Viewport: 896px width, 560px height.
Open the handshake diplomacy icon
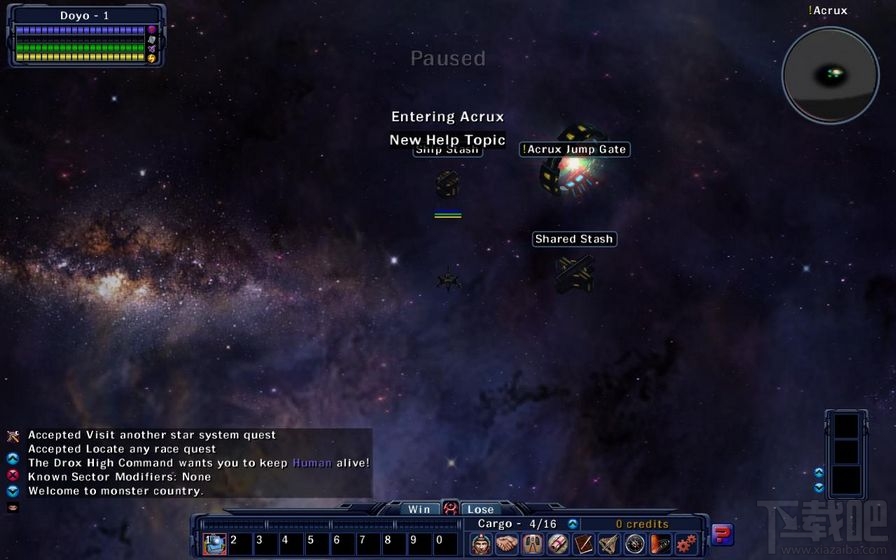507,543
